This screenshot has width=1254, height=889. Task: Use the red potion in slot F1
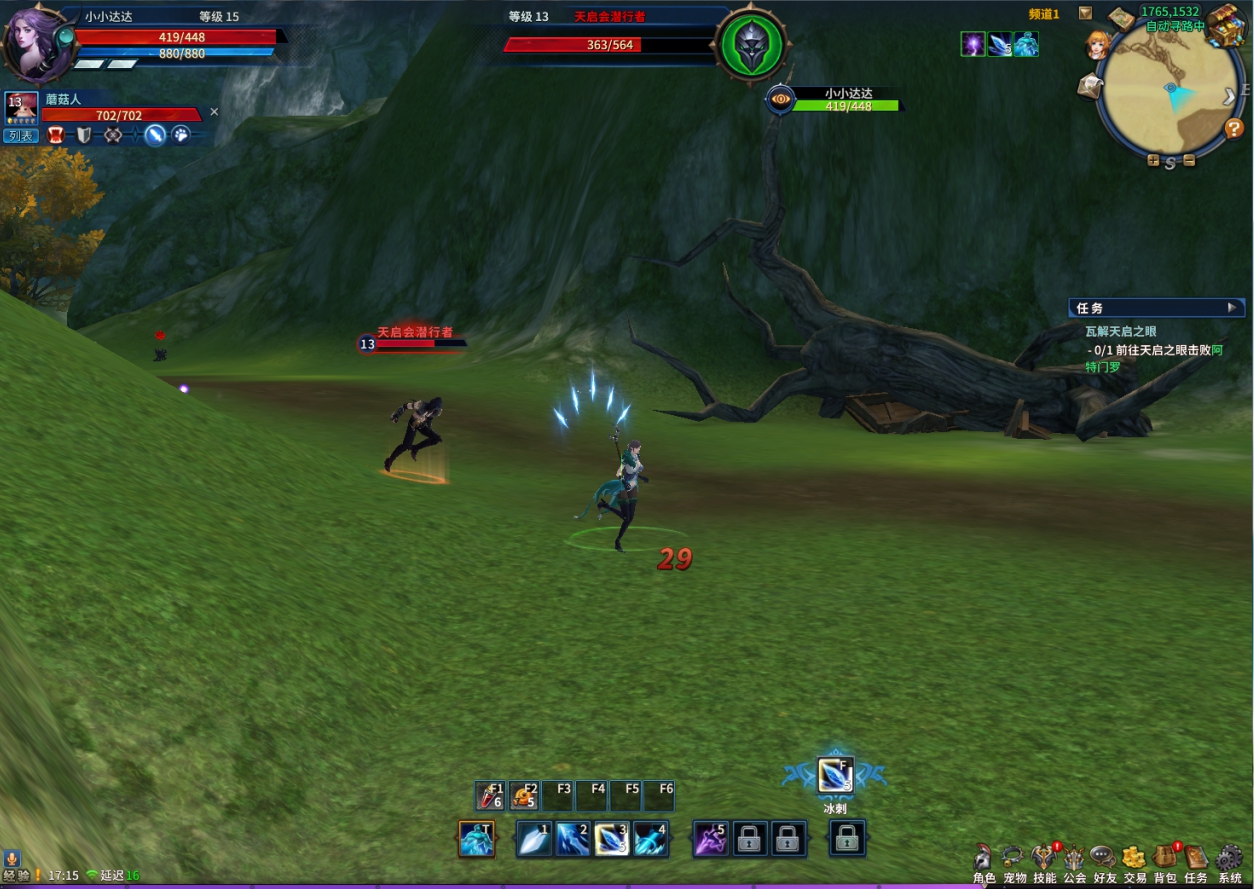[x=490, y=796]
